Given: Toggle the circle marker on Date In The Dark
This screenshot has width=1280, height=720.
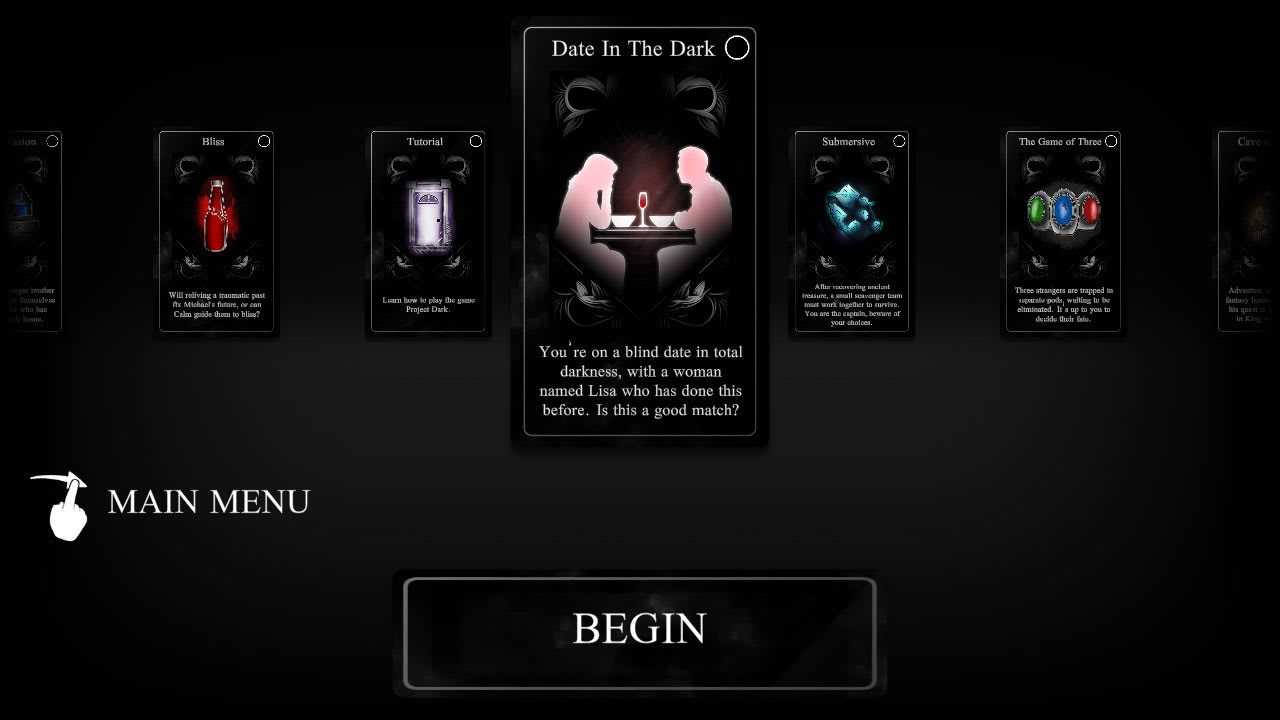Looking at the screenshot, I should [737, 47].
